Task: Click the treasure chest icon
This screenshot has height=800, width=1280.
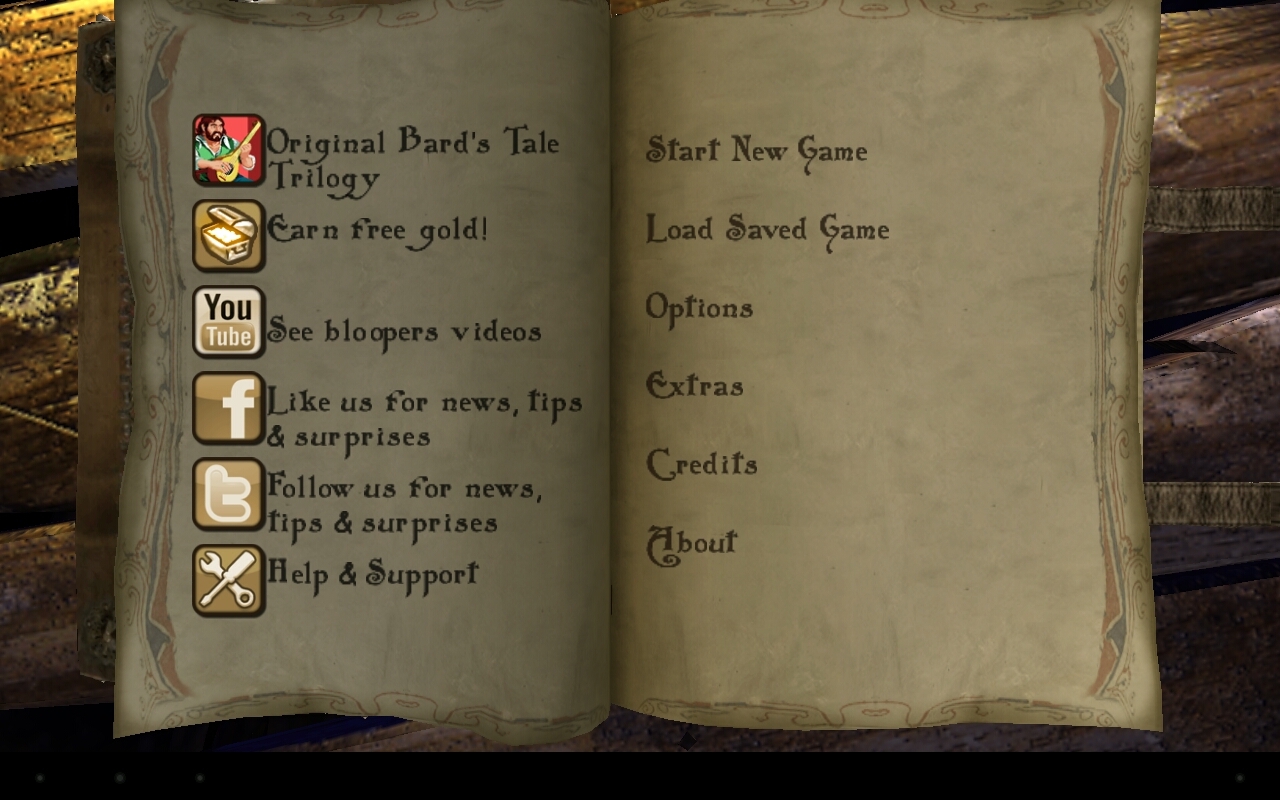Action: pos(229,236)
